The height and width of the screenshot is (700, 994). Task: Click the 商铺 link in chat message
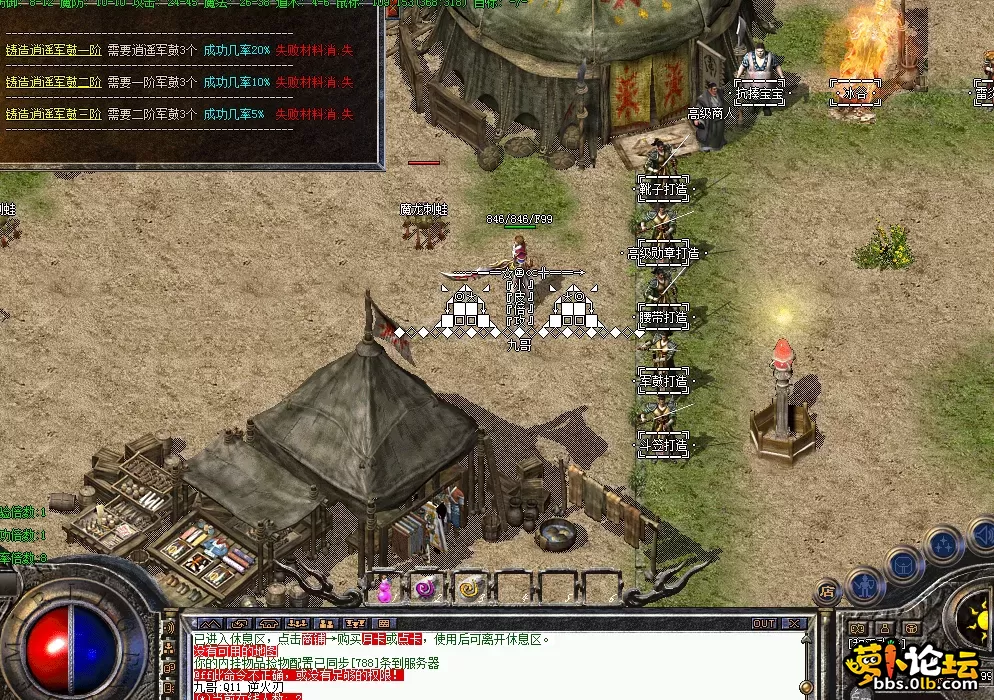315,639
